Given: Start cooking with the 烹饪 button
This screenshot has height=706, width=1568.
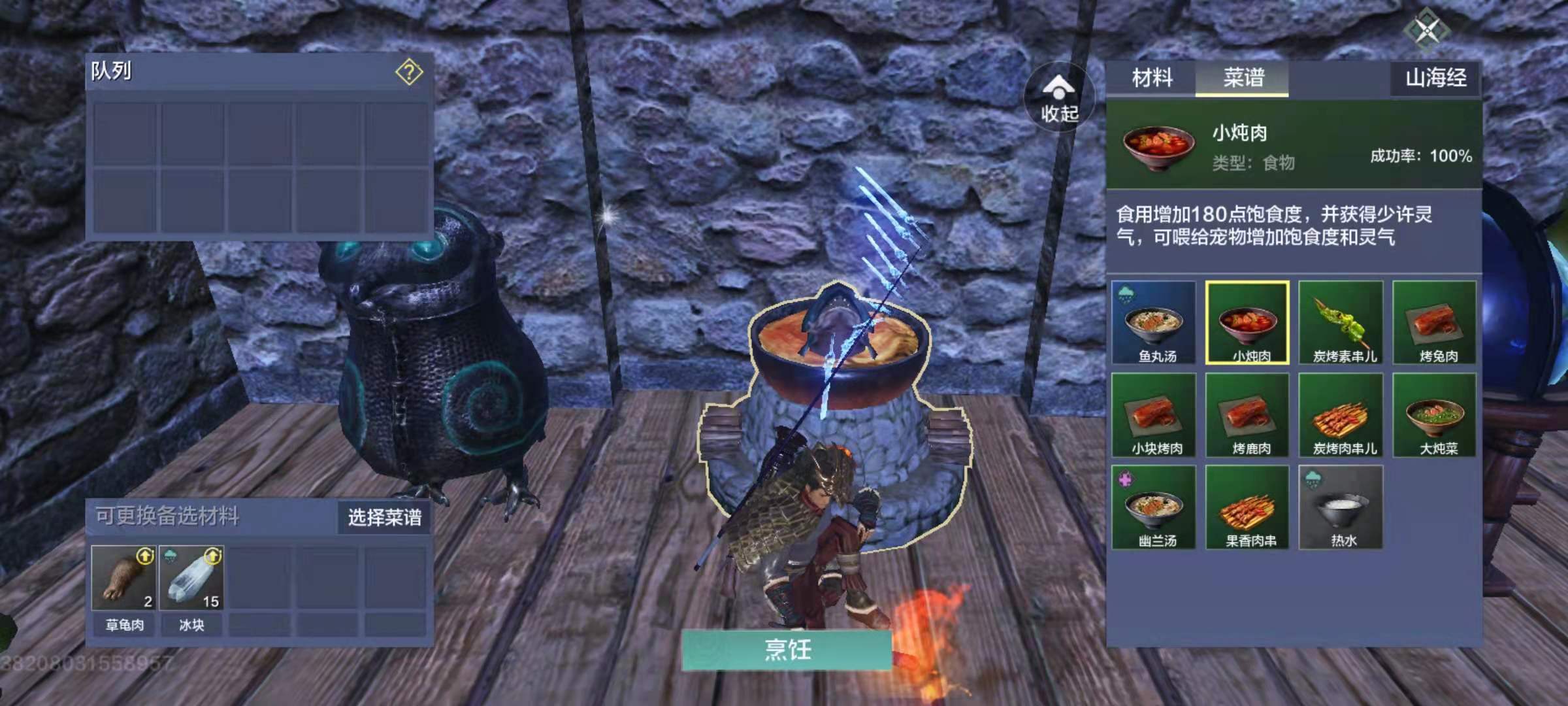Looking at the screenshot, I should [787, 650].
